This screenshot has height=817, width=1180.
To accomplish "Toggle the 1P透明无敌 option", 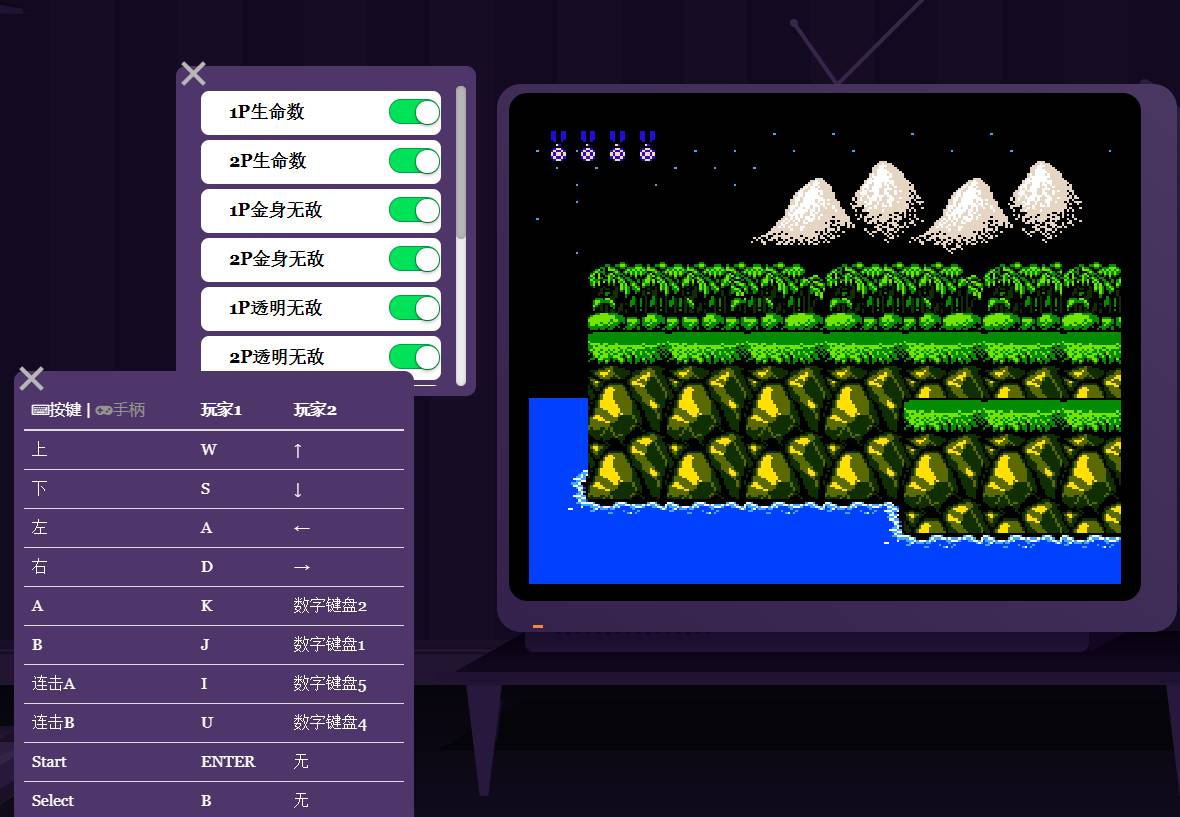I will coord(414,308).
